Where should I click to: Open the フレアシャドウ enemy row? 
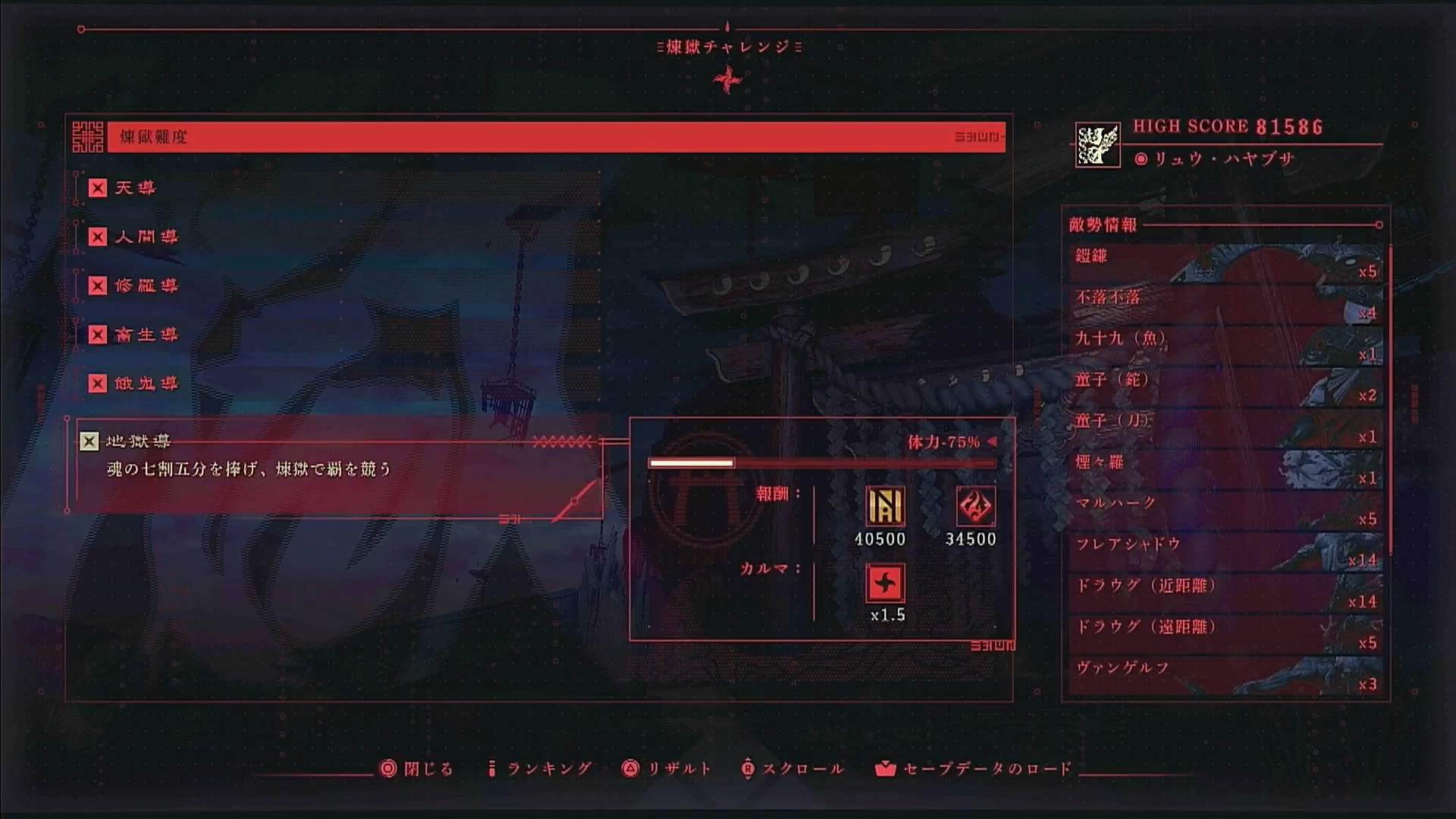(1225, 551)
